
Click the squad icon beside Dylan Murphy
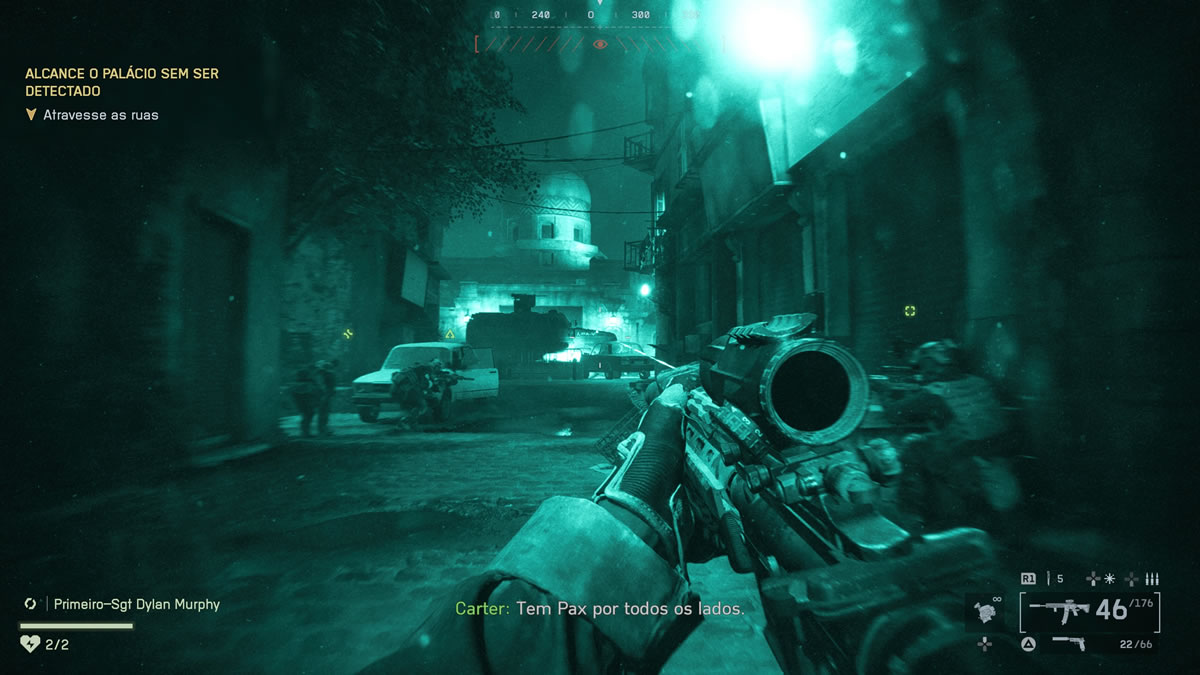[31, 604]
